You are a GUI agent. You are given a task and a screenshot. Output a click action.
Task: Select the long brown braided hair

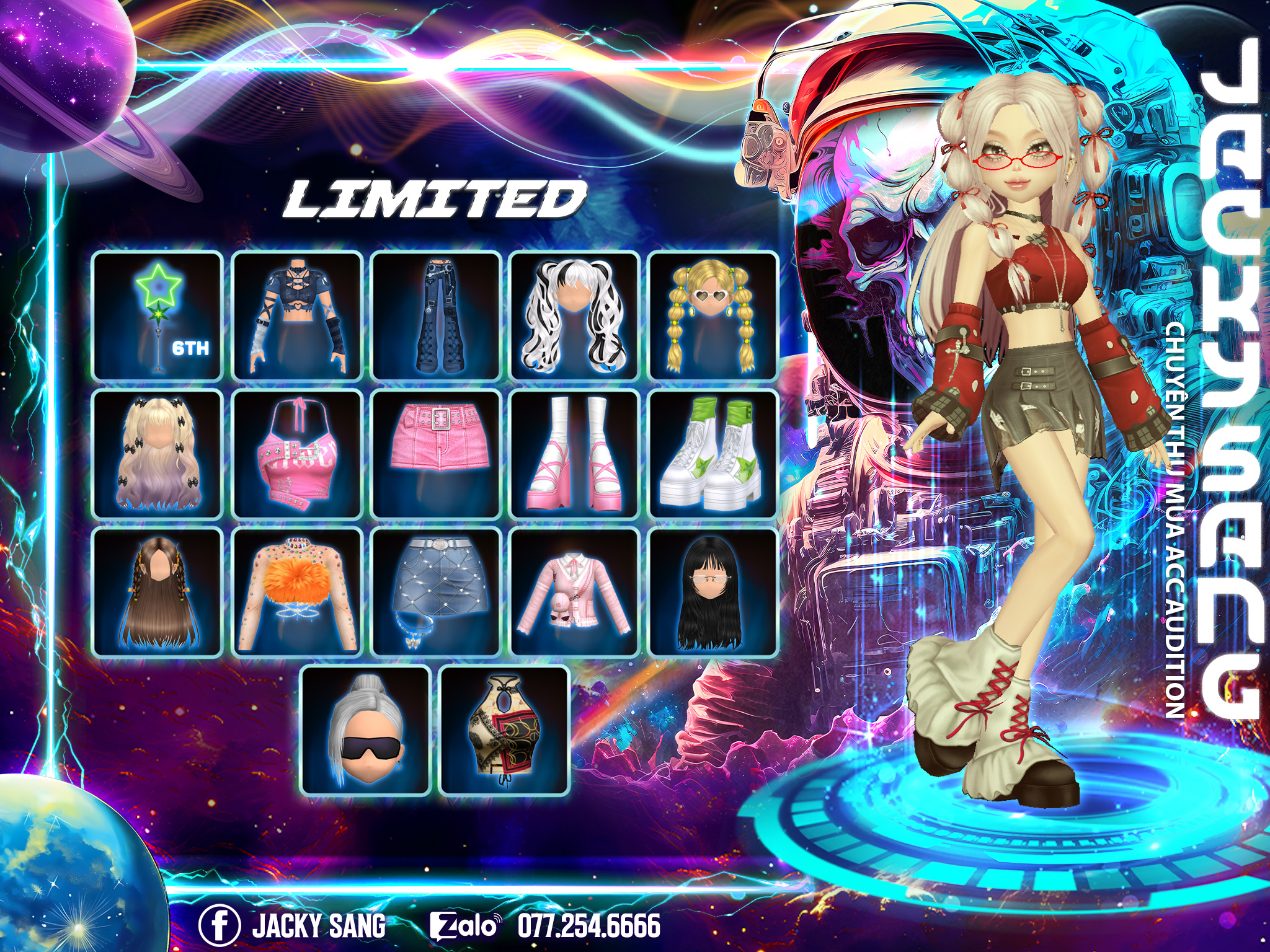tap(158, 593)
